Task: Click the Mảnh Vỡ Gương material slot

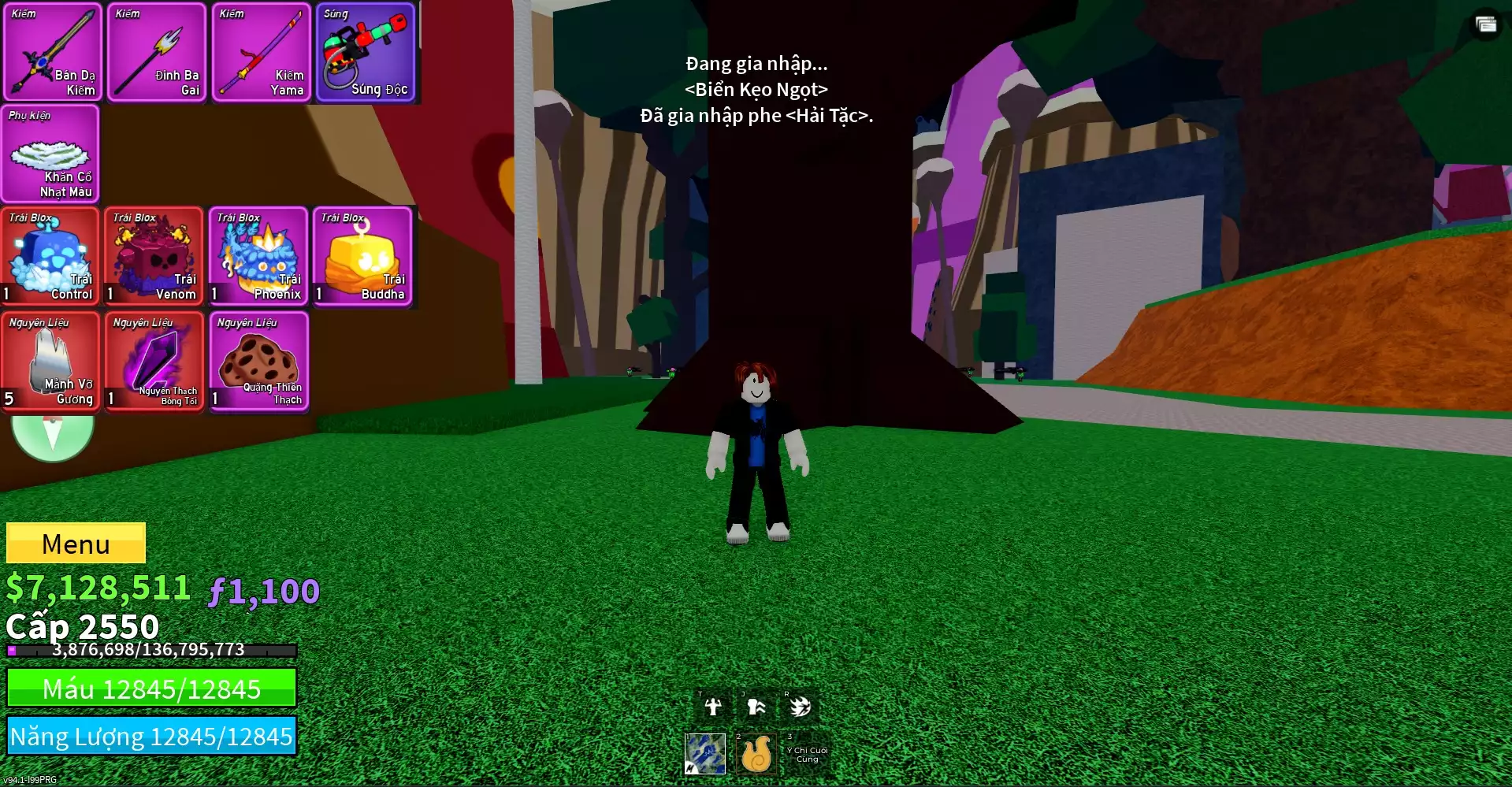Action: [x=50, y=362]
